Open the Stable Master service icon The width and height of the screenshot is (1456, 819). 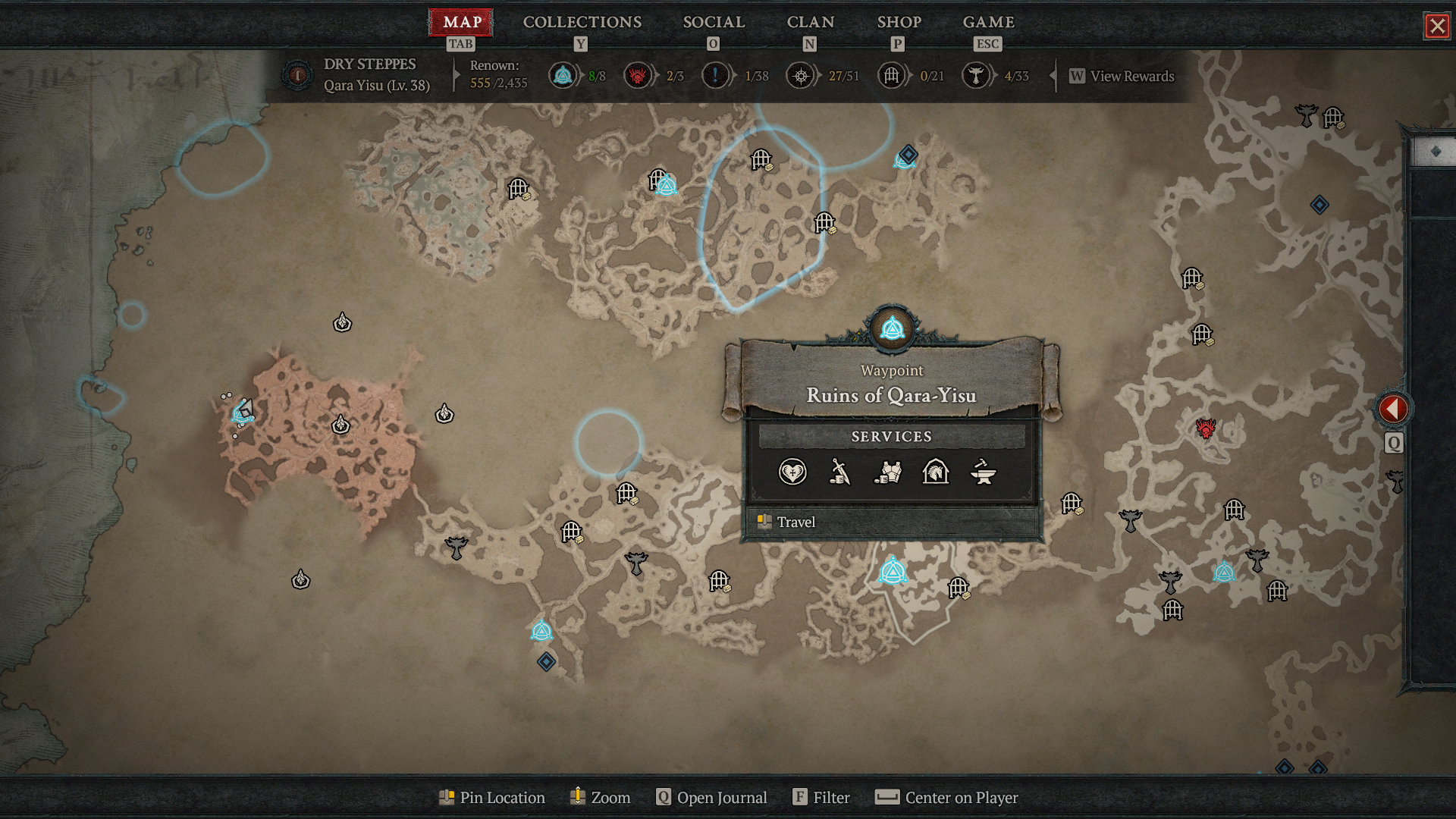point(936,472)
